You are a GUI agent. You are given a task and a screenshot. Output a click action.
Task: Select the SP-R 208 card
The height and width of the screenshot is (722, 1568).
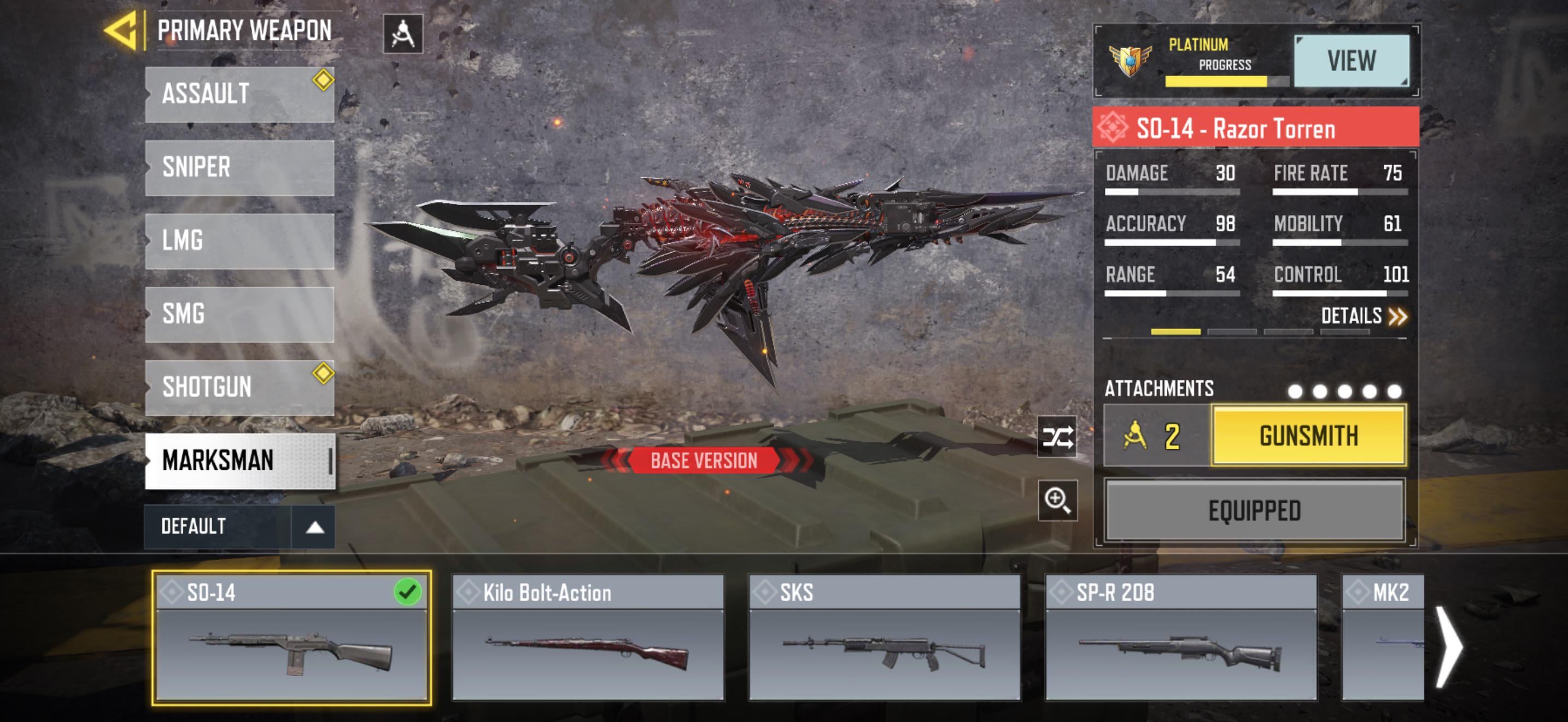pos(1181,638)
